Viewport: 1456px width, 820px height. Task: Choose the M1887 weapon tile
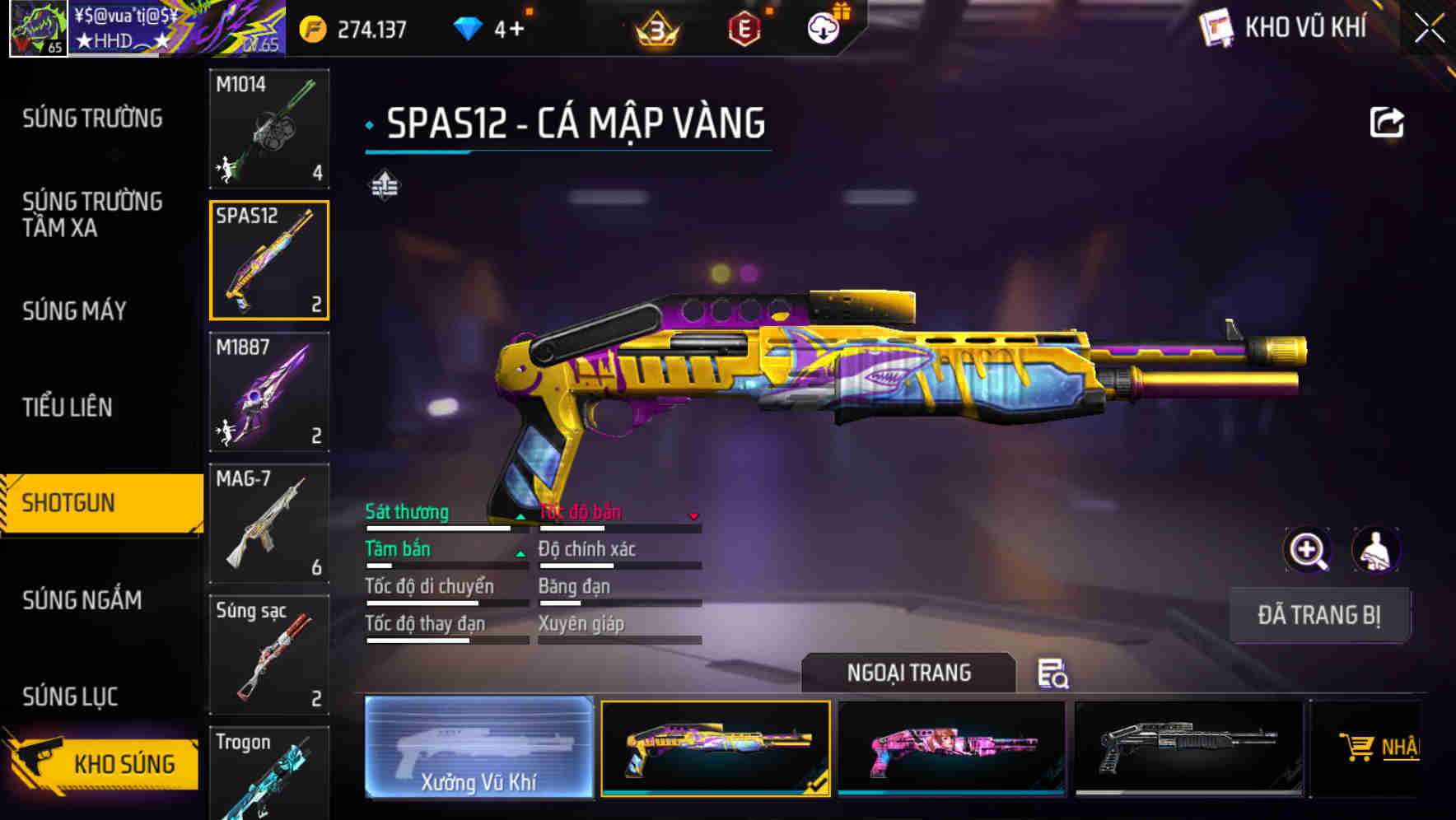pos(269,392)
